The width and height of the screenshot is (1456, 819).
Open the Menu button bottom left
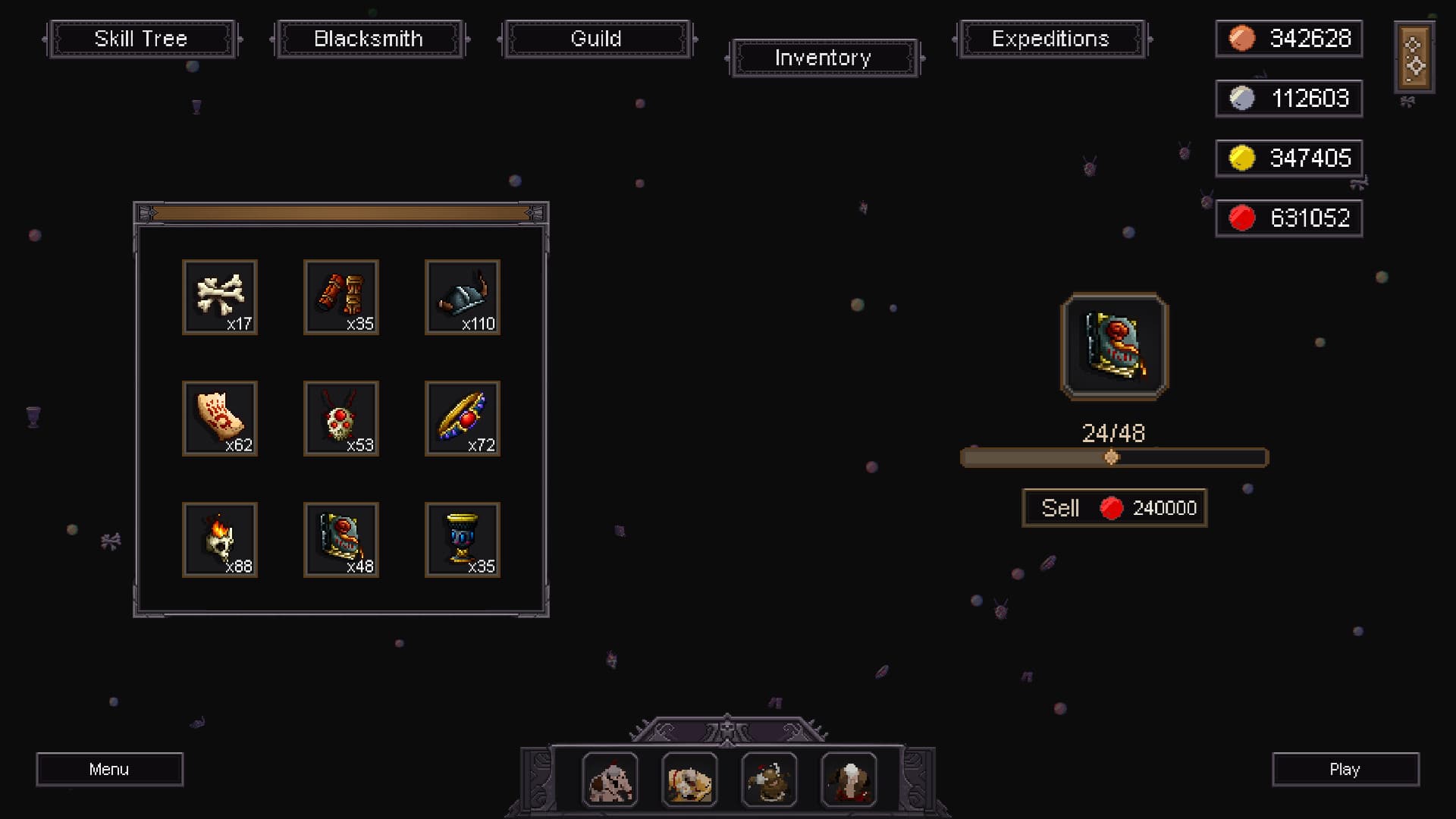109,769
